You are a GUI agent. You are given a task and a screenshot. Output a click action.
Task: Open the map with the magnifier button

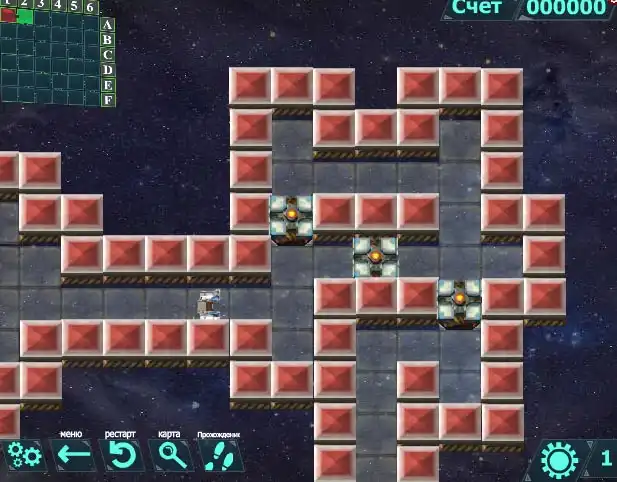(x=171, y=457)
